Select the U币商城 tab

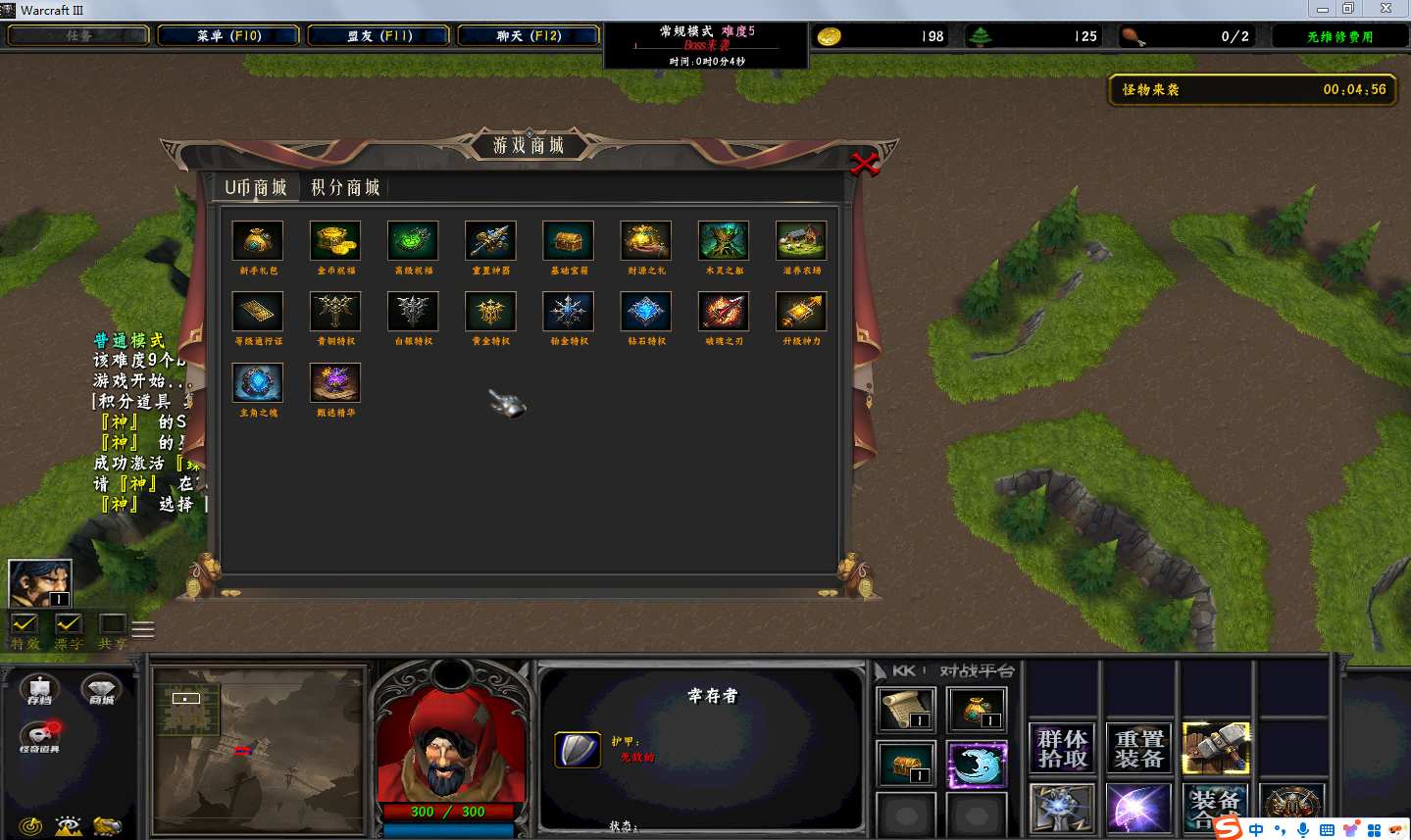255,187
